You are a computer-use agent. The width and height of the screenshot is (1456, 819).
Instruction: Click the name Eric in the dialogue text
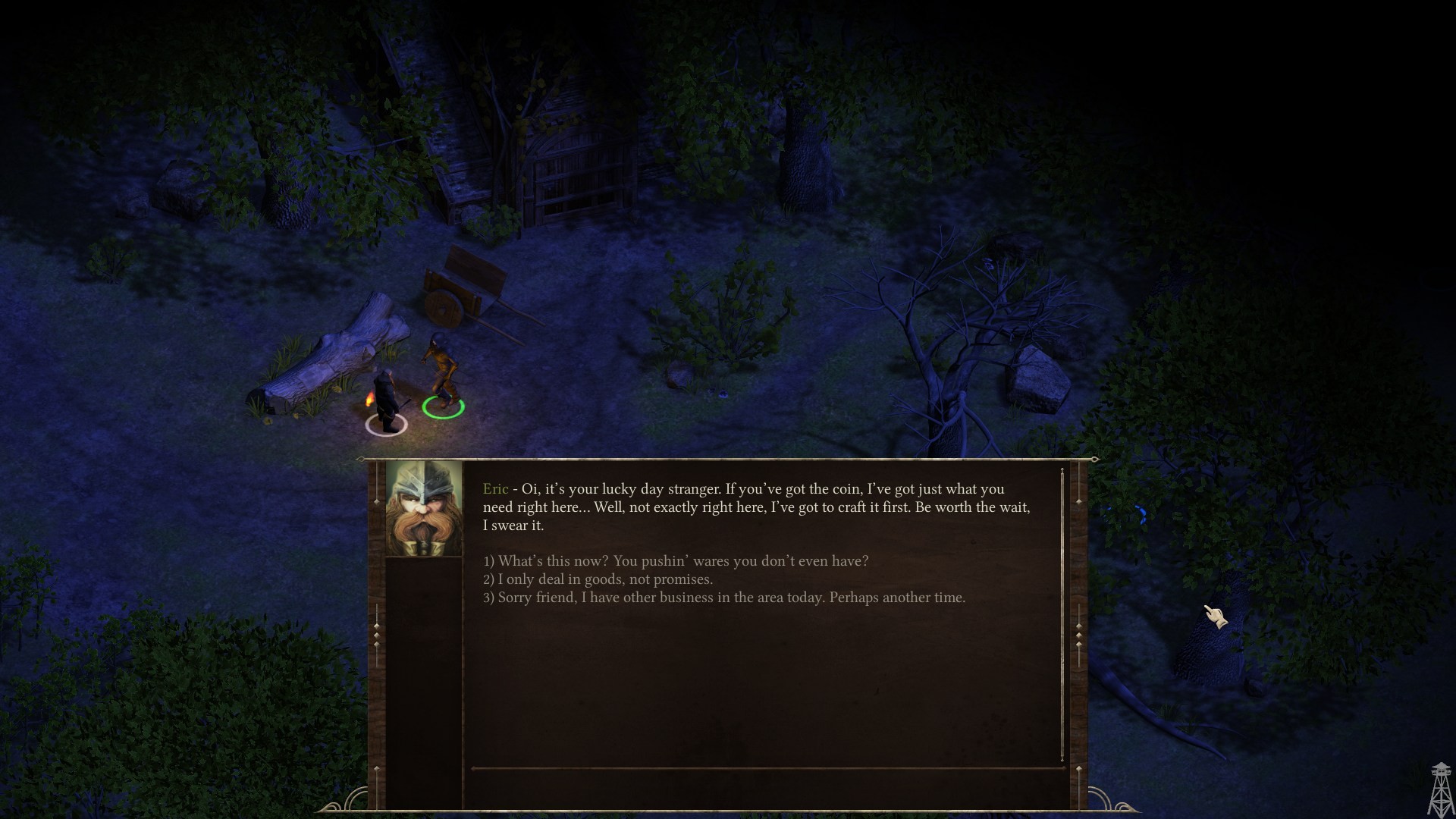(x=494, y=489)
